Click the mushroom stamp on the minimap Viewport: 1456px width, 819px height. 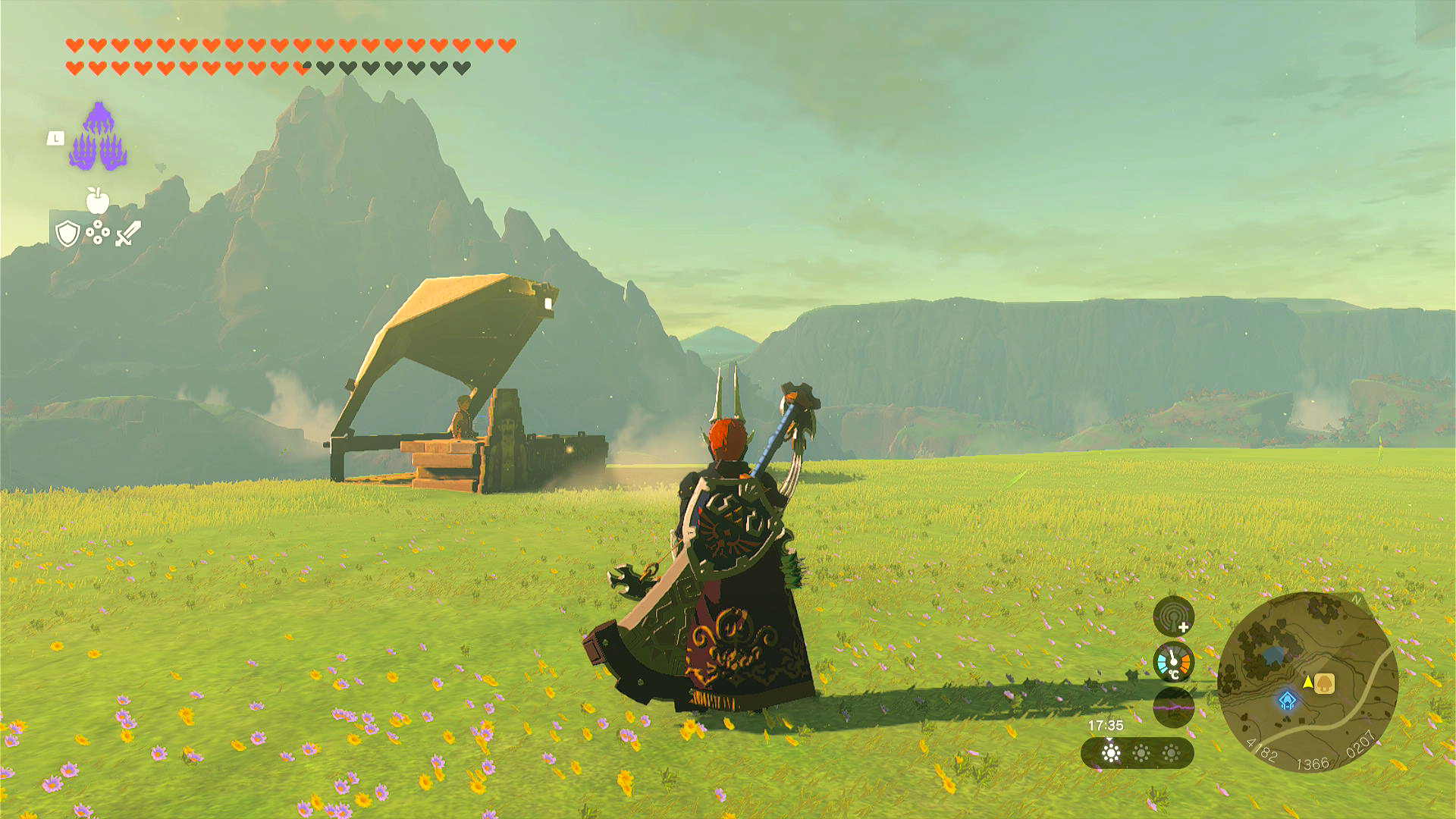1324,683
